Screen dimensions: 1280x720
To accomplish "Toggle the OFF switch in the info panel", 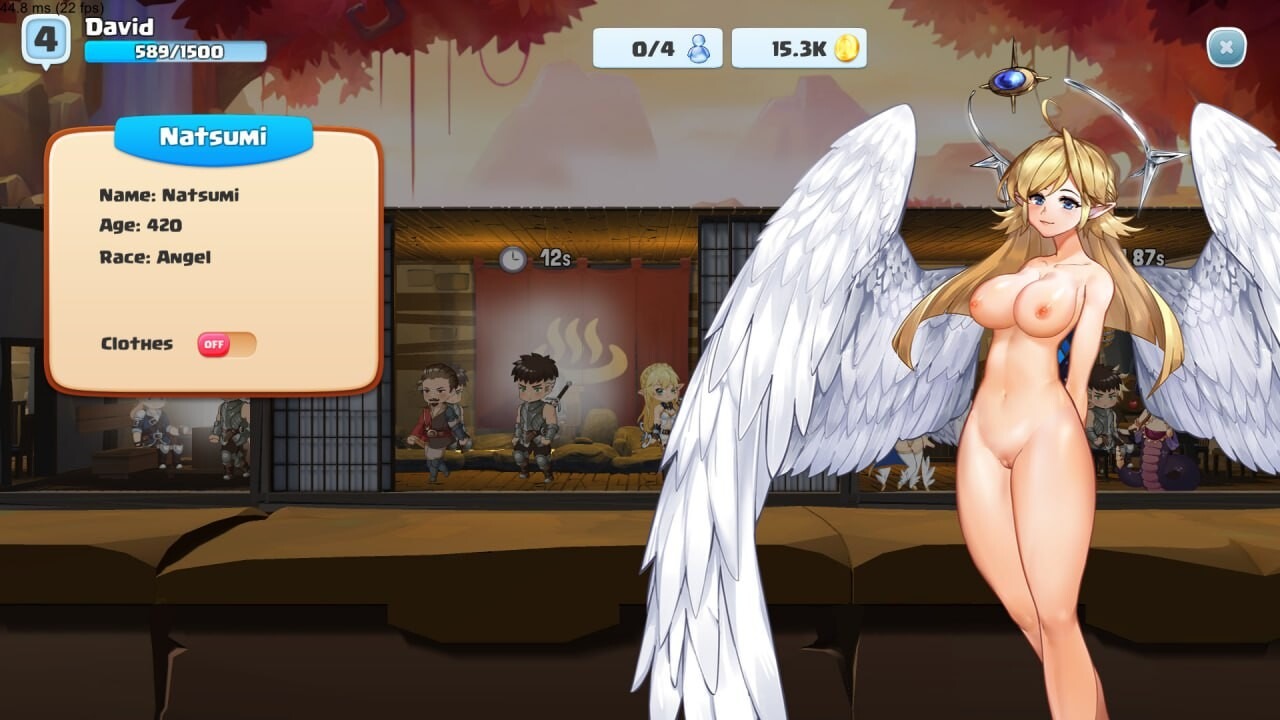I will click(222, 343).
